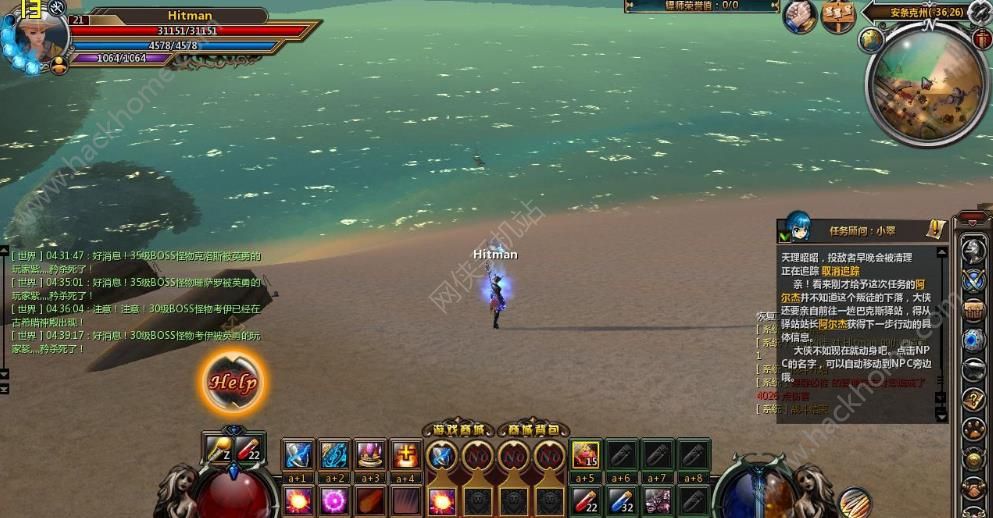Use the skill in the a+1 slot

[299, 455]
